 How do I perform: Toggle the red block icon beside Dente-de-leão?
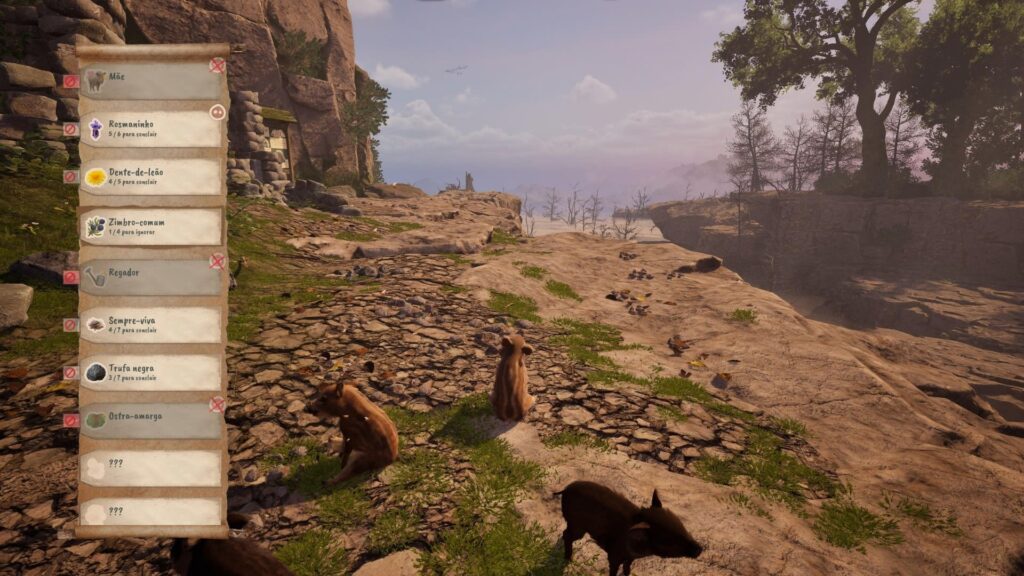71,177
